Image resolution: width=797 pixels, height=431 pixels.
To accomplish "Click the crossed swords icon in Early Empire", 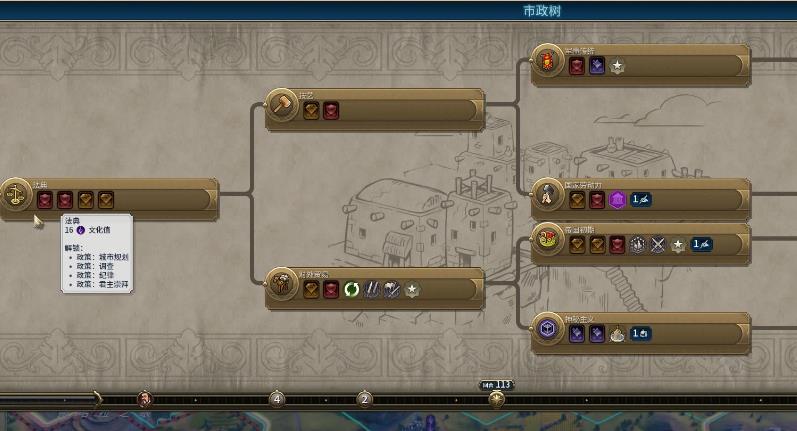I will (x=657, y=245).
